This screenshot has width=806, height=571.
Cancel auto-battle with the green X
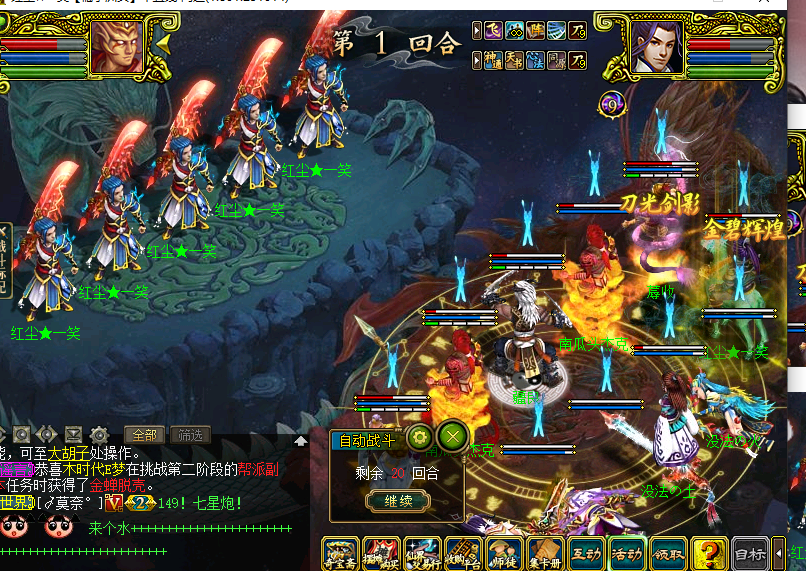click(x=452, y=437)
